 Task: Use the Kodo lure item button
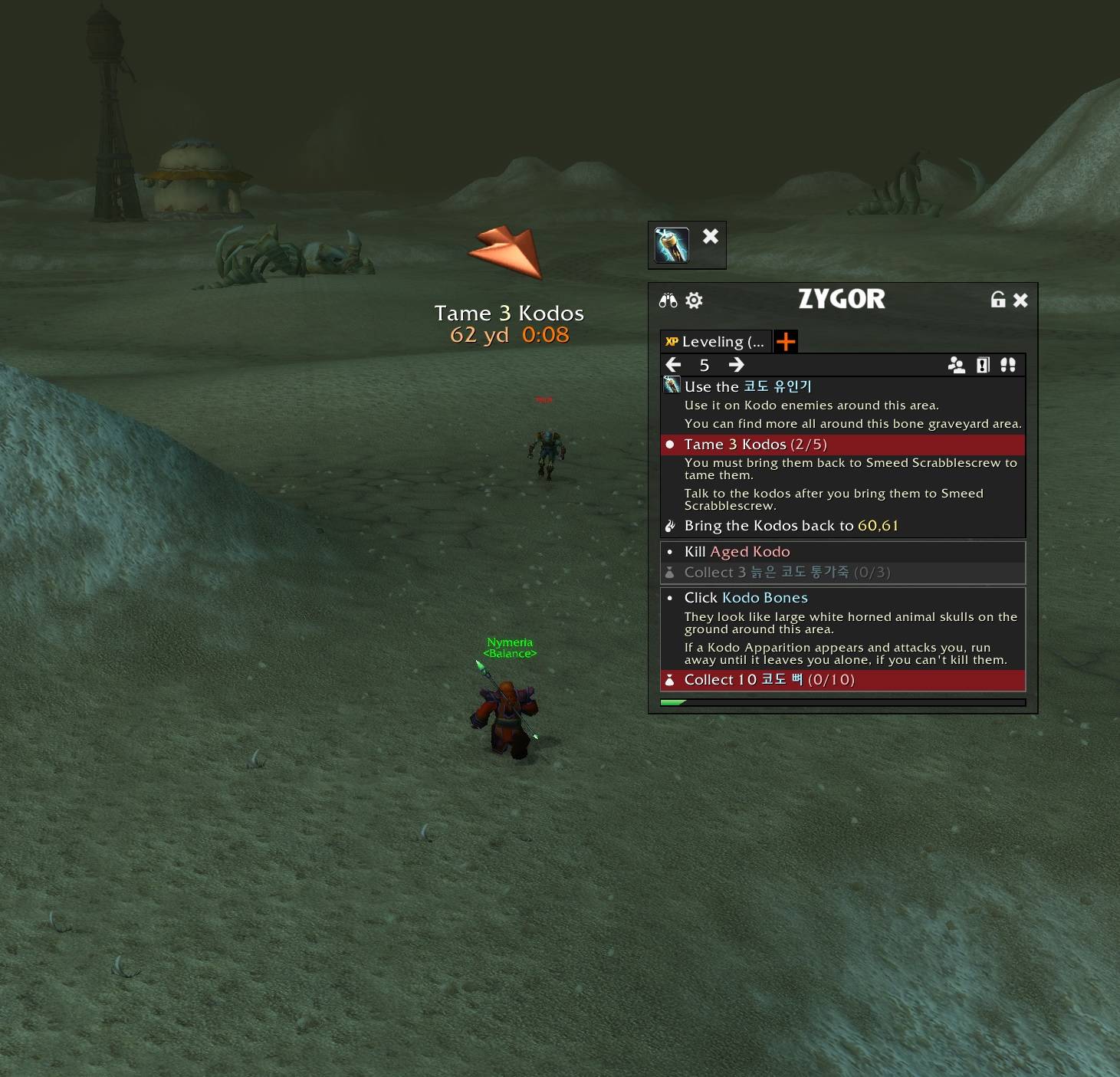(x=672, y=245)
